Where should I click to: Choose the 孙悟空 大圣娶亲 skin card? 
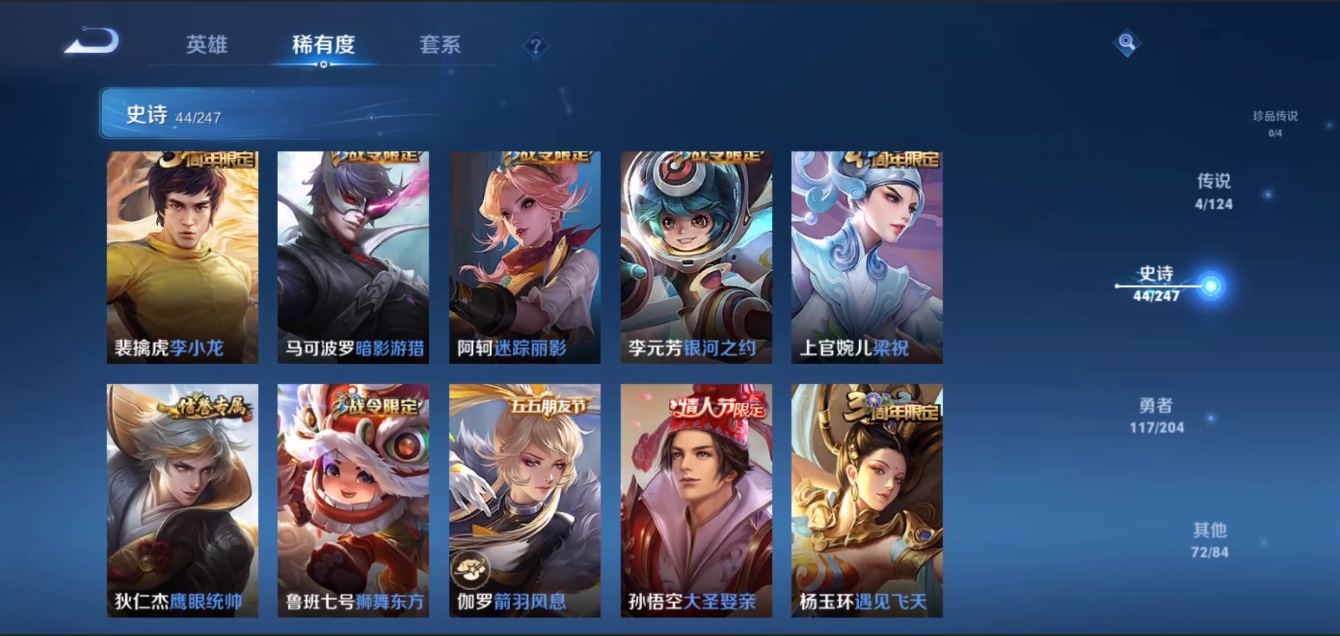tap(696, 500)
